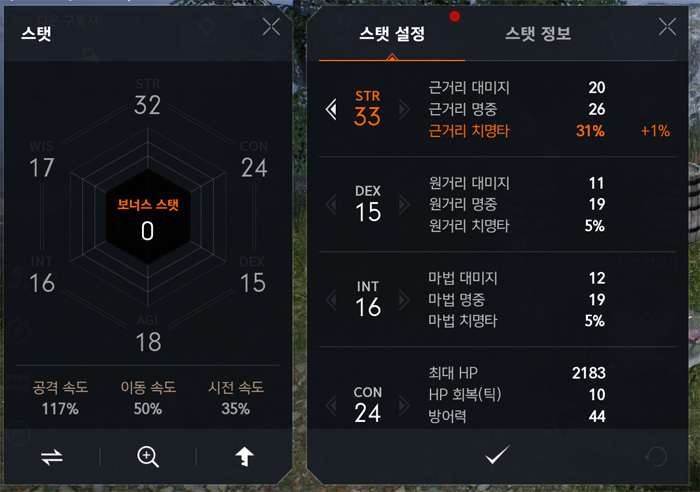Close the 스탯 설정 panel
The width and height of the screenshot is (700, 492).
click(667, 27)
